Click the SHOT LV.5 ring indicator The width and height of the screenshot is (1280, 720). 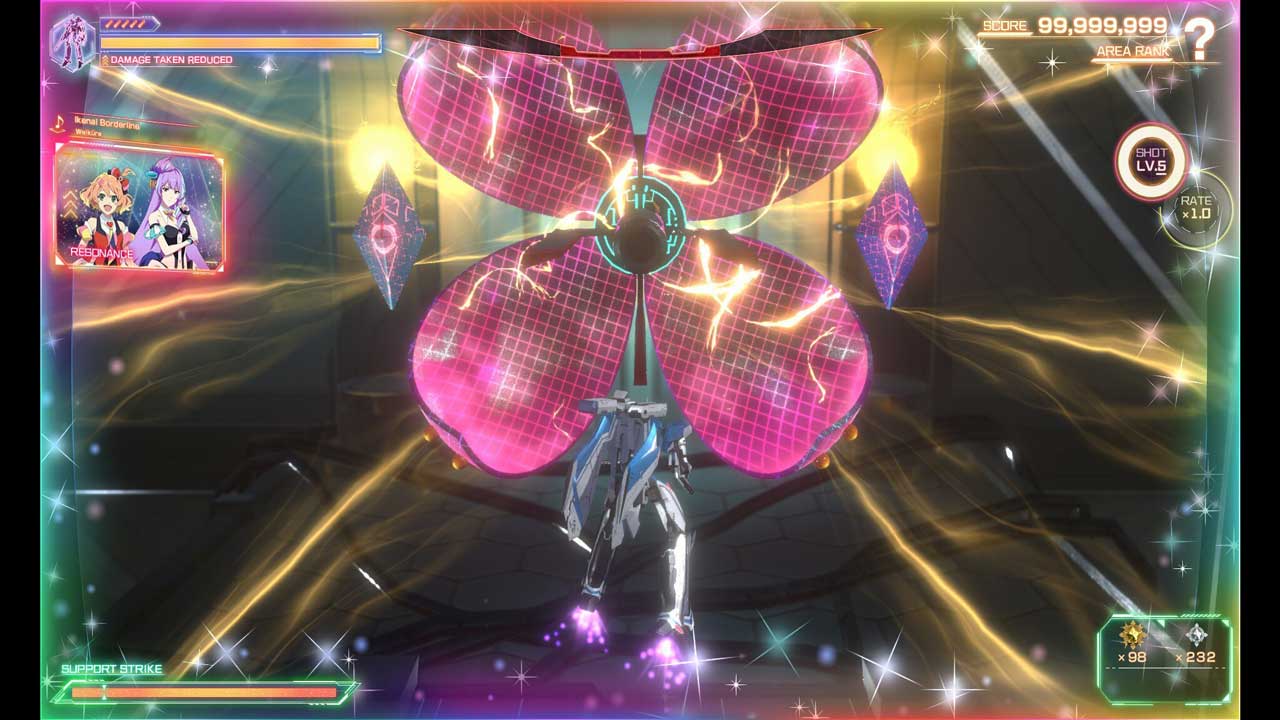click(x=1151, y=160)
